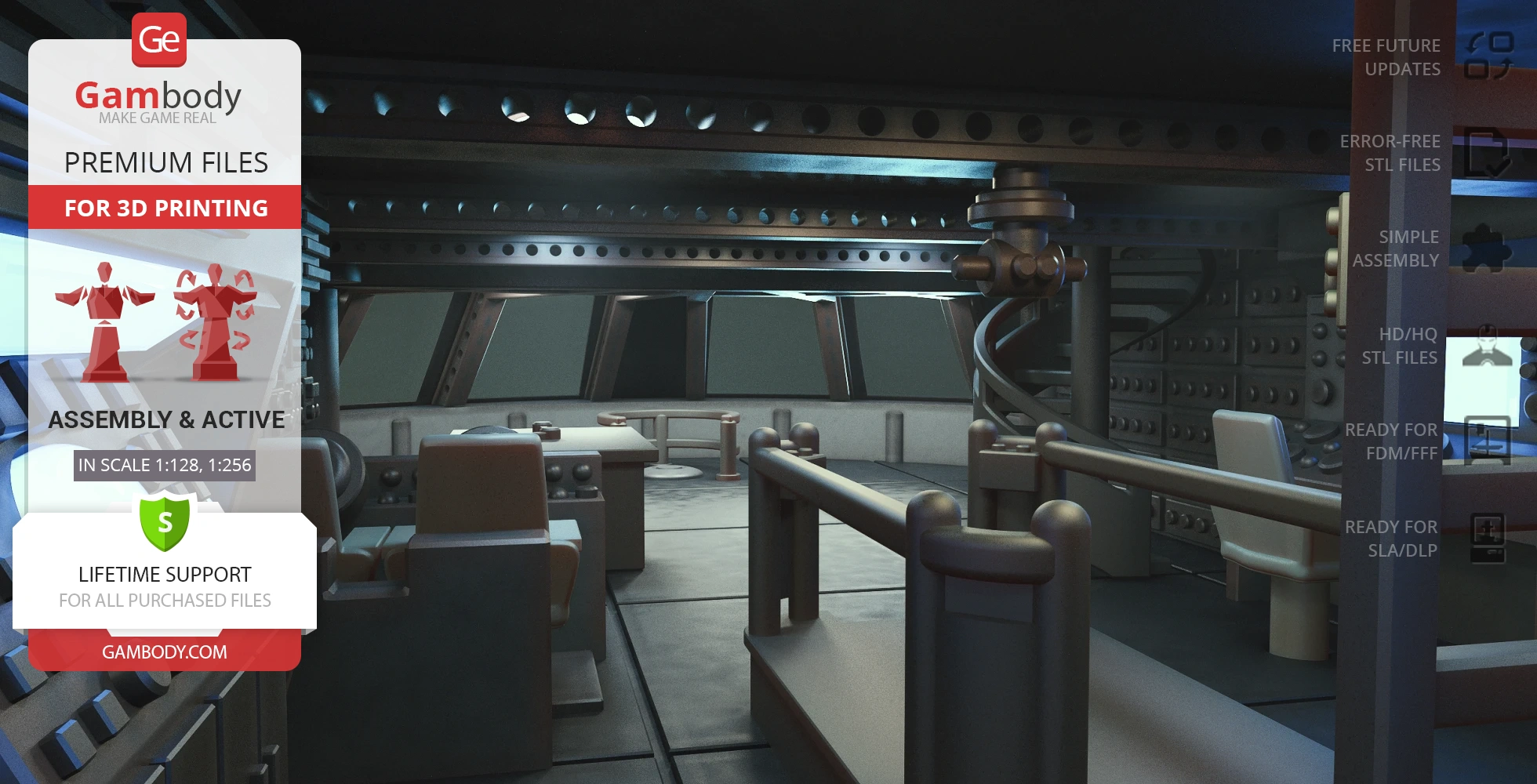Choose the Ready for SLA/DLP printer icon

pos(1487,538)
